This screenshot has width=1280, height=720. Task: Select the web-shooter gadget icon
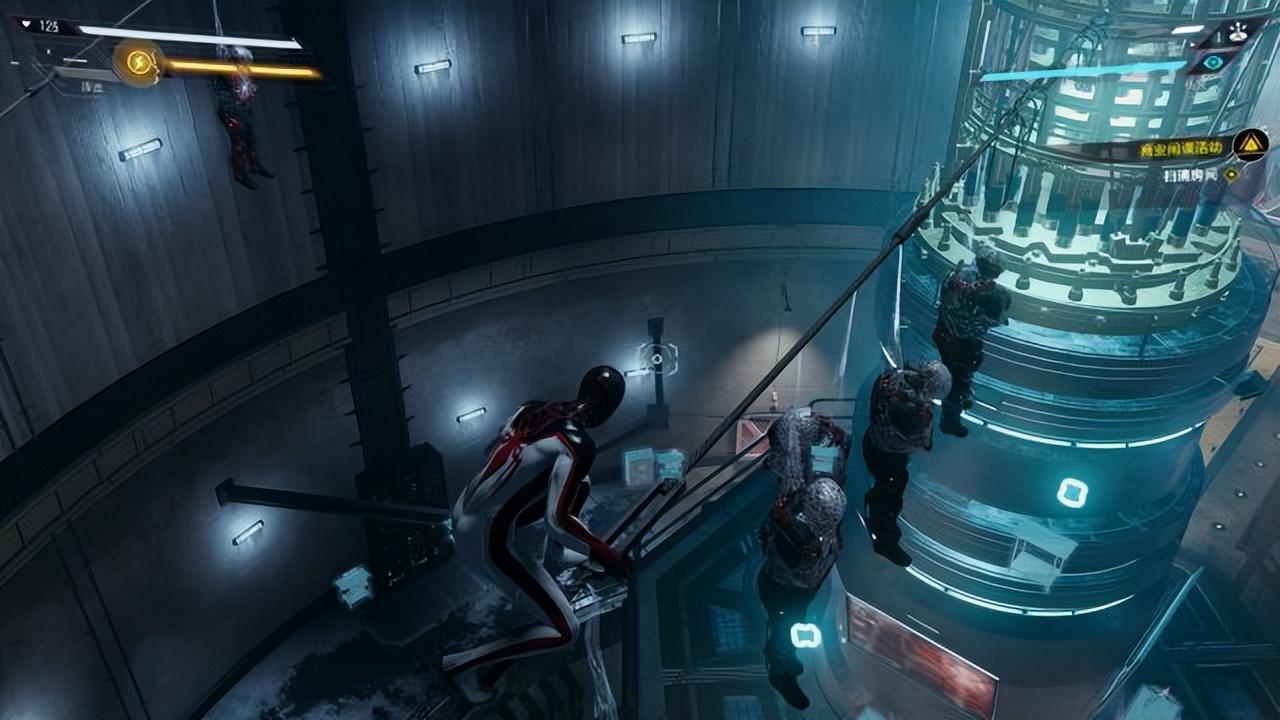pyautogui.click(x=1238, y=32)
